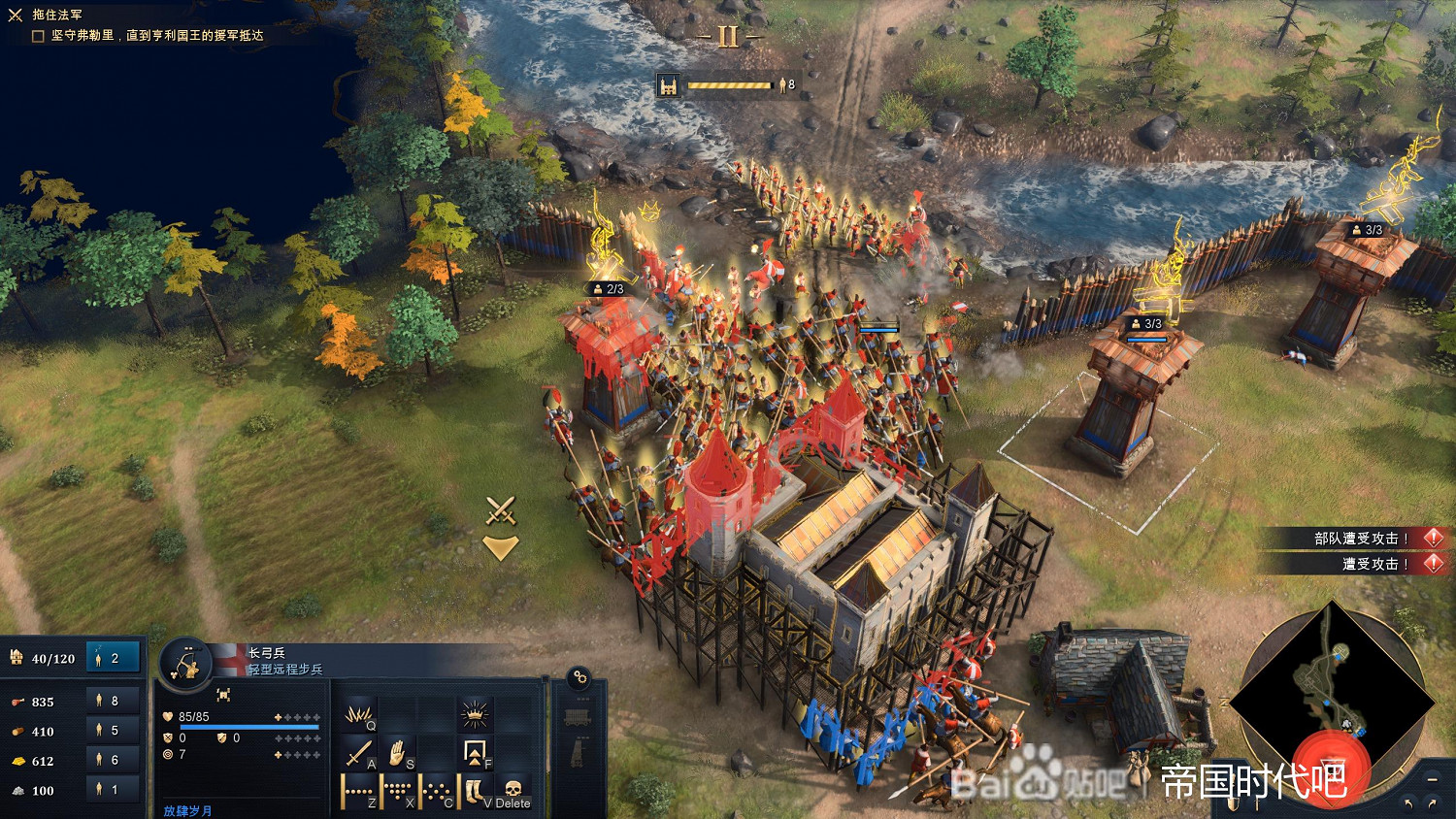Toggle the boots movement command
The image size is (1456, 819).
pos(475,792)
